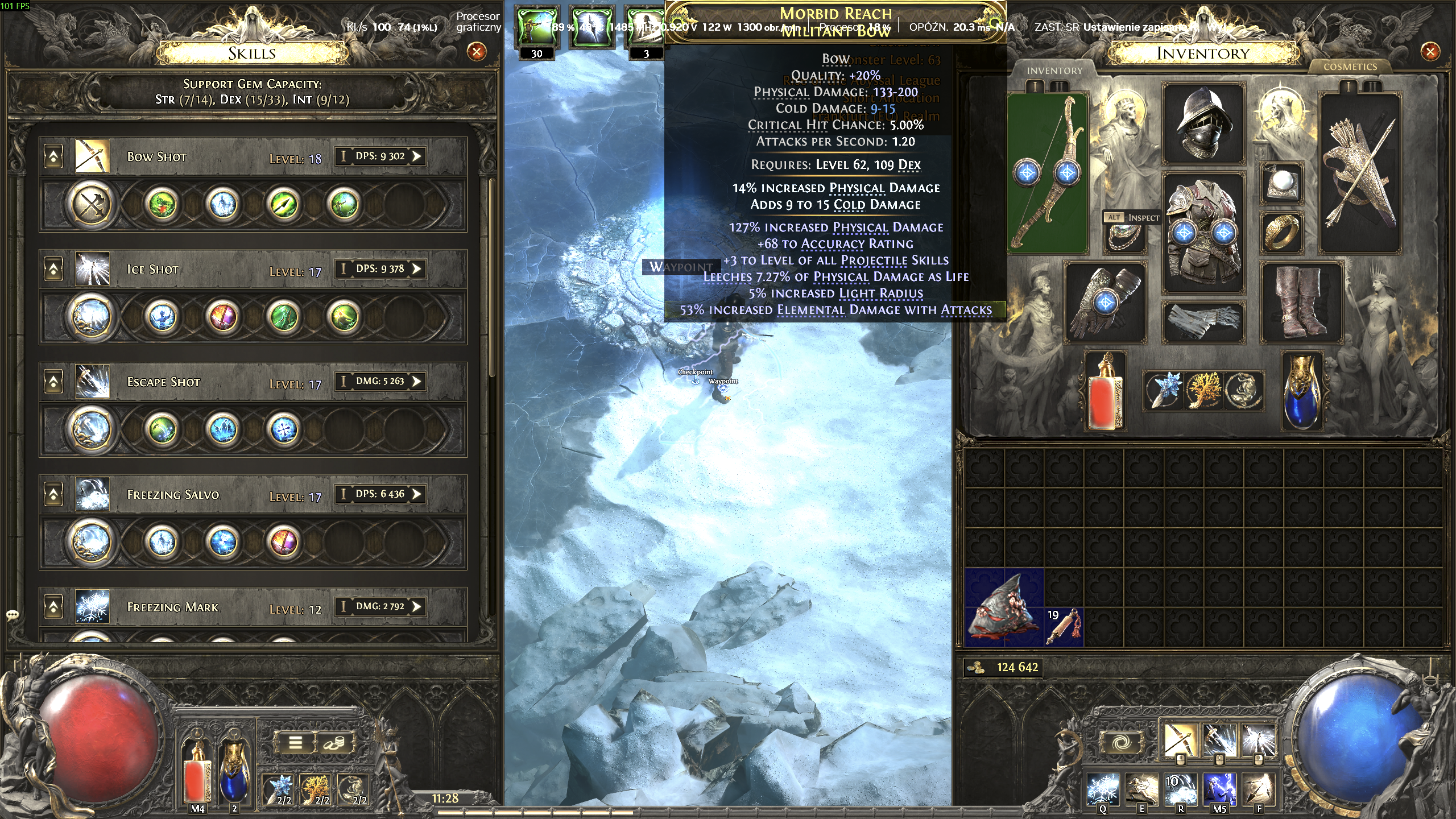
Task: Select the equipped gloves slot
Action: (x=1105, y=303)
